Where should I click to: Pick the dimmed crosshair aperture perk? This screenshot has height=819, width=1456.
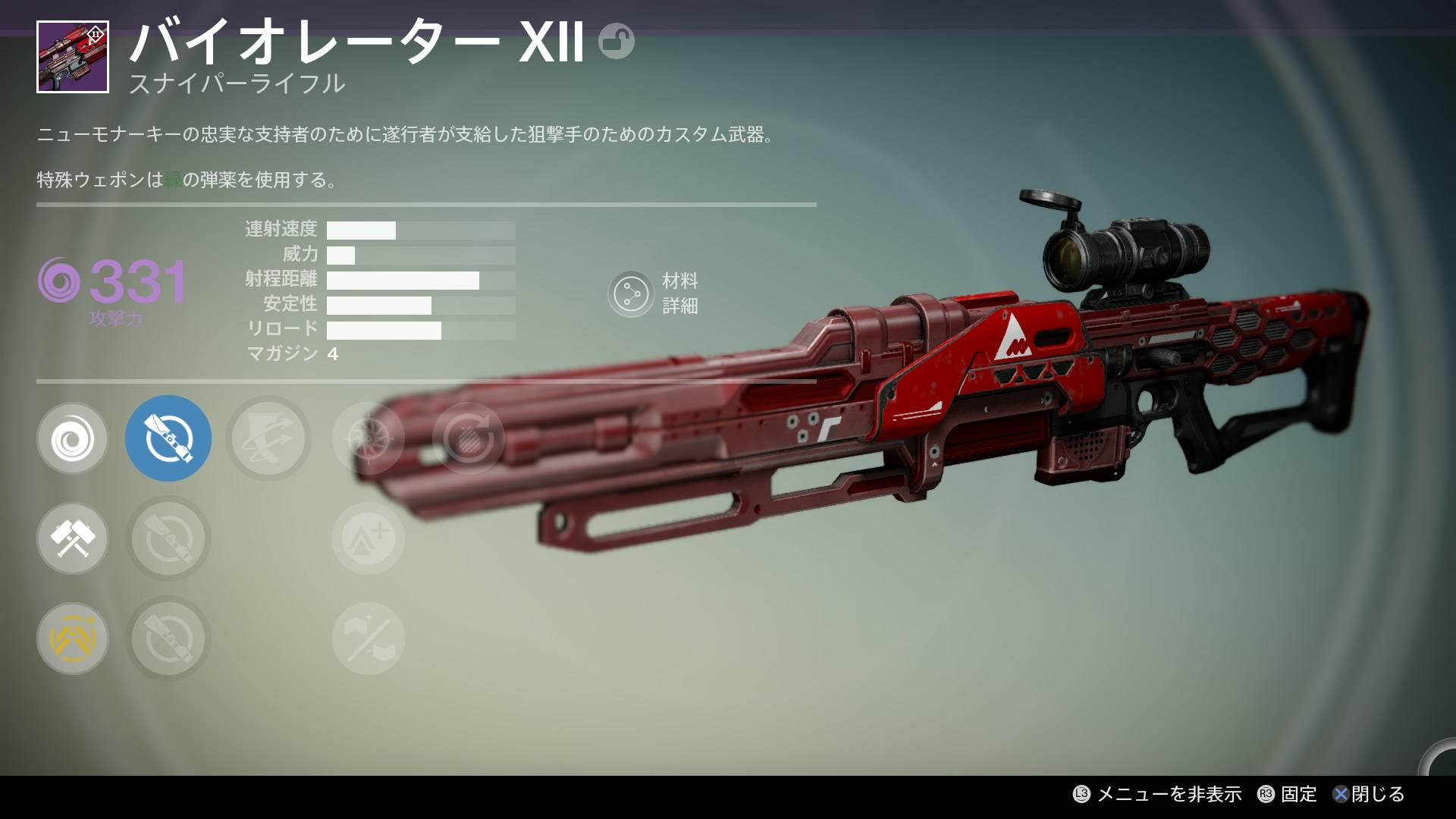click(368, 438)
